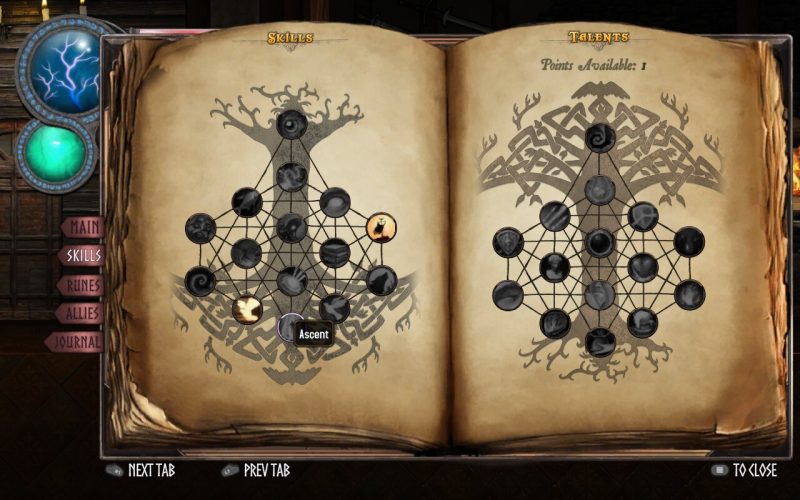Select the wolf head skill node
Image resolution: width=800 pixels, height=500 pixels.
pos(380,281)
